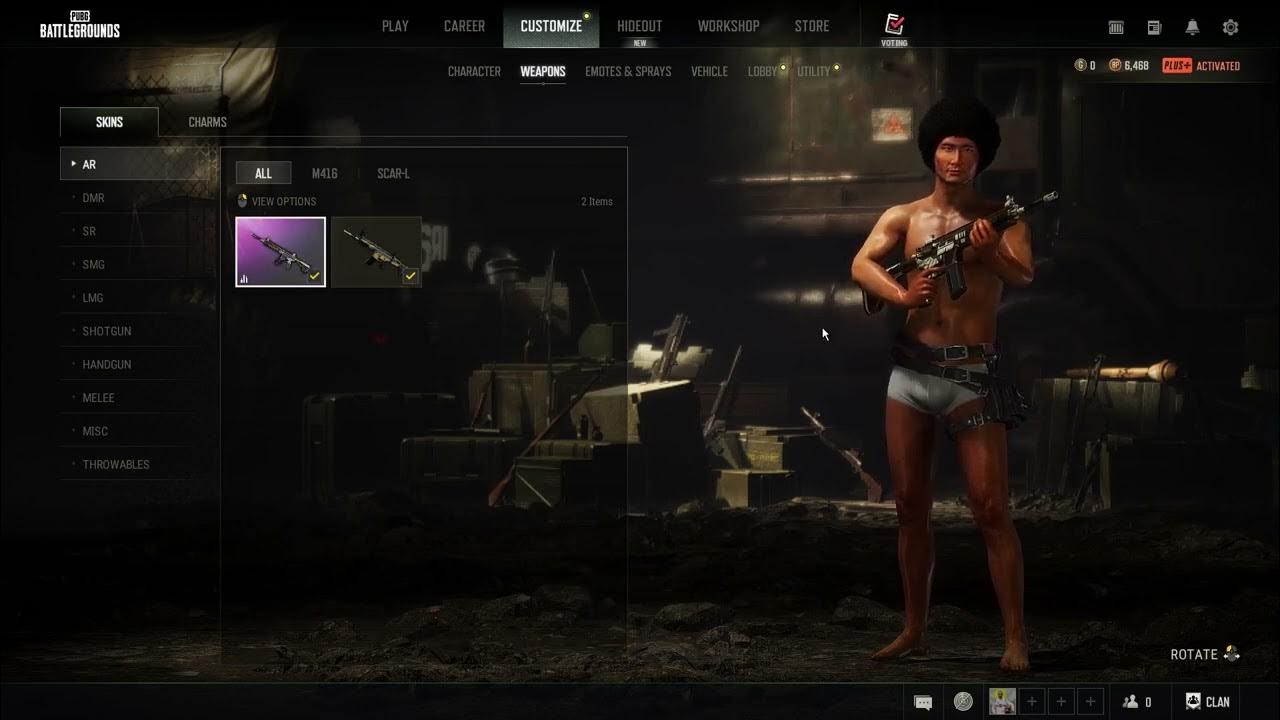Open the Hideout page
Viewport: 1280px width, 720px height.
639,26
